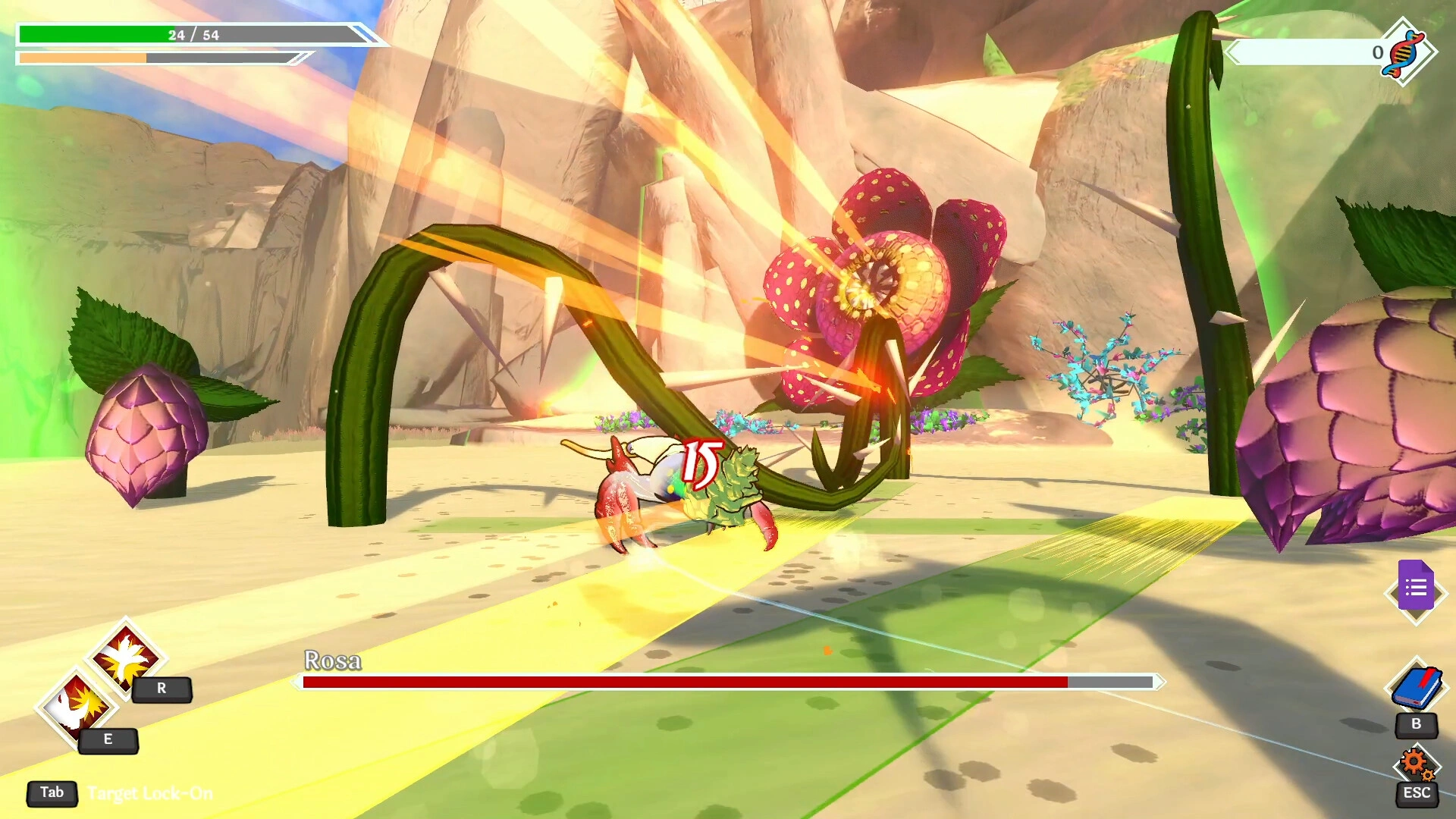Open settings via the orange gear icon
The width and height of the screenshot is (1456, 819).
(1415, 764)
